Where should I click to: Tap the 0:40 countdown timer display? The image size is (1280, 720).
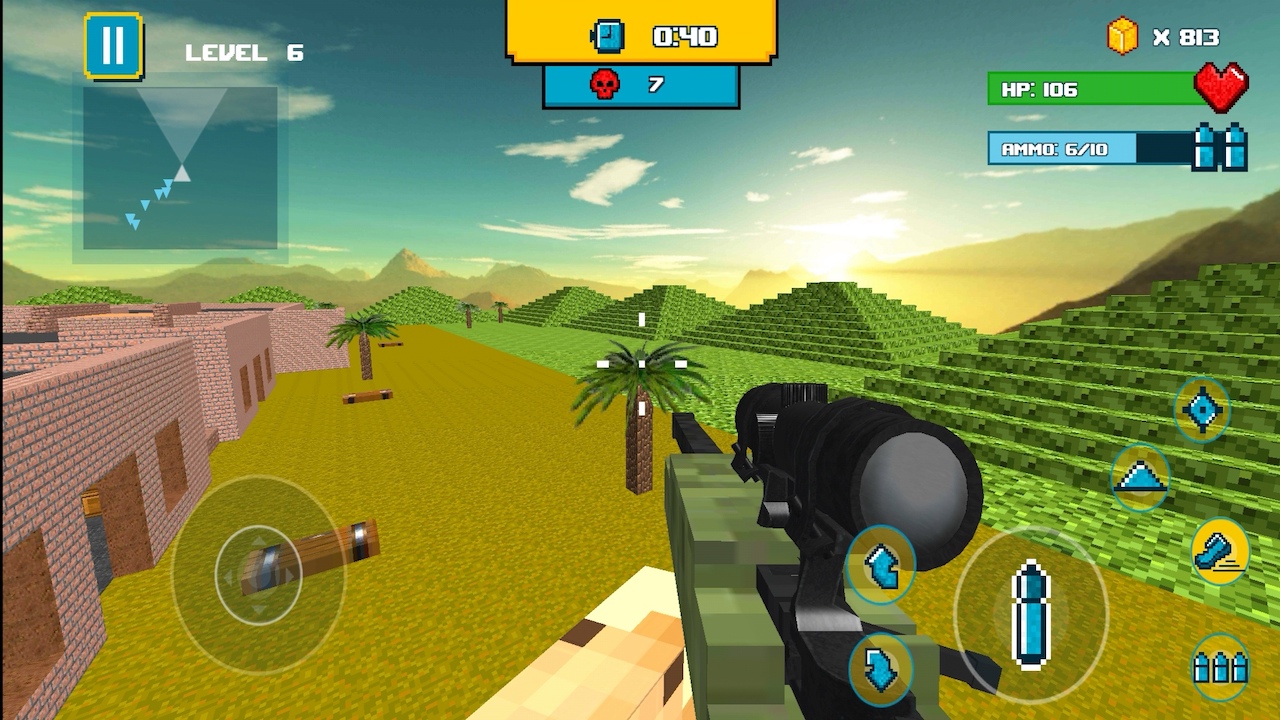(x=685, y=34)
